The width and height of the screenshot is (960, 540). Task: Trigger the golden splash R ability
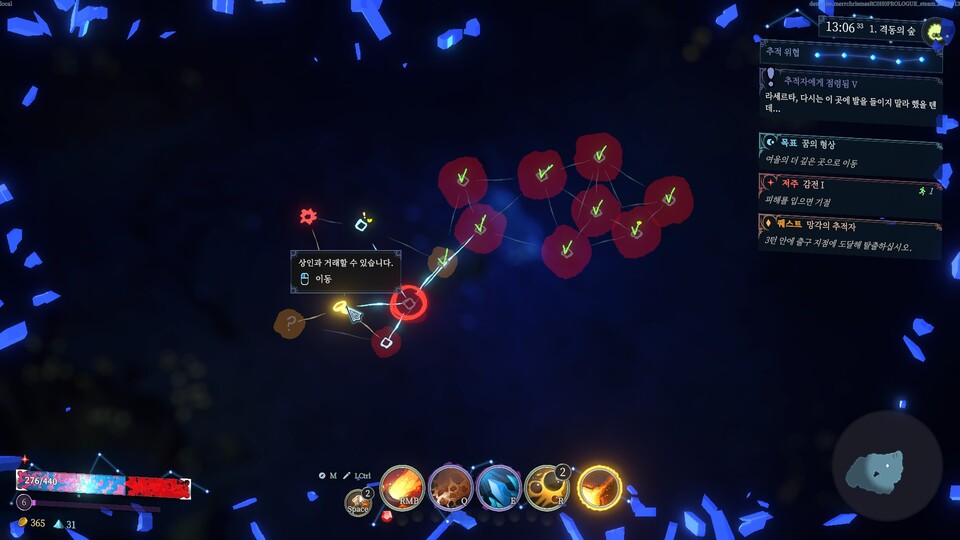[x=547, y=488]
